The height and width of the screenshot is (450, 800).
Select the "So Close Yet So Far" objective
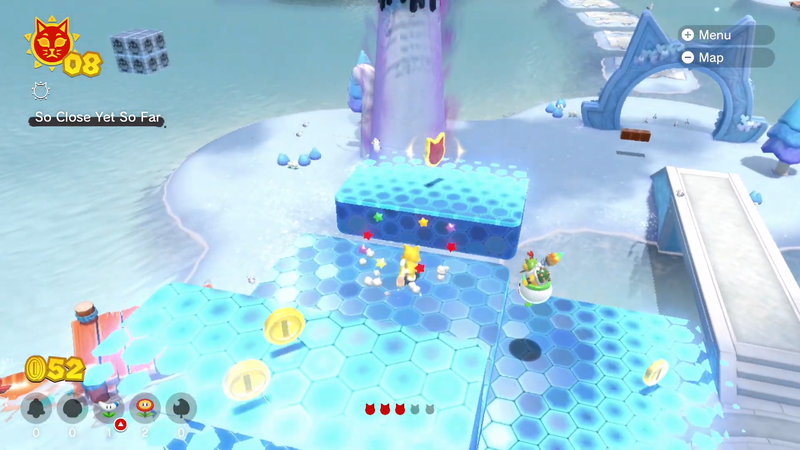(x=96, y=119)
